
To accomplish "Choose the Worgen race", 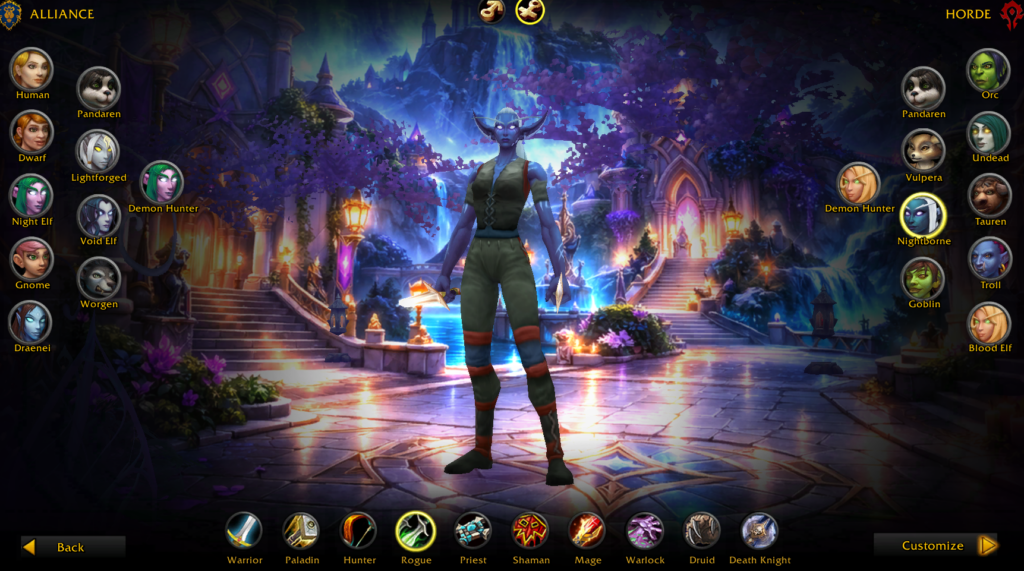I will pos(99,278).
